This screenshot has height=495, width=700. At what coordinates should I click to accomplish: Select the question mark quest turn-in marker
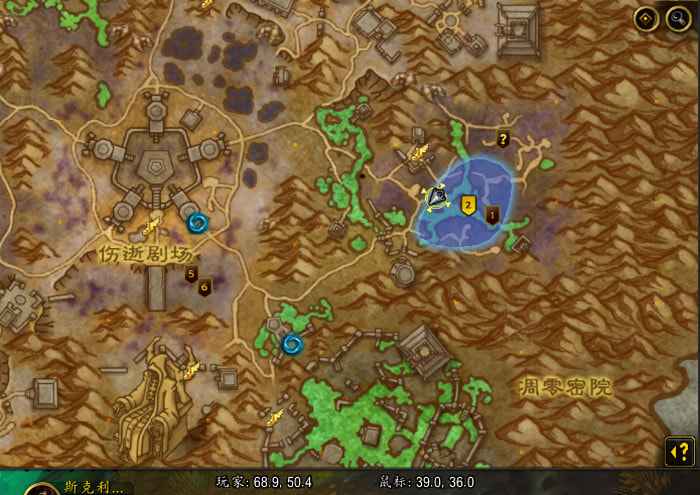tap(503, 139)
